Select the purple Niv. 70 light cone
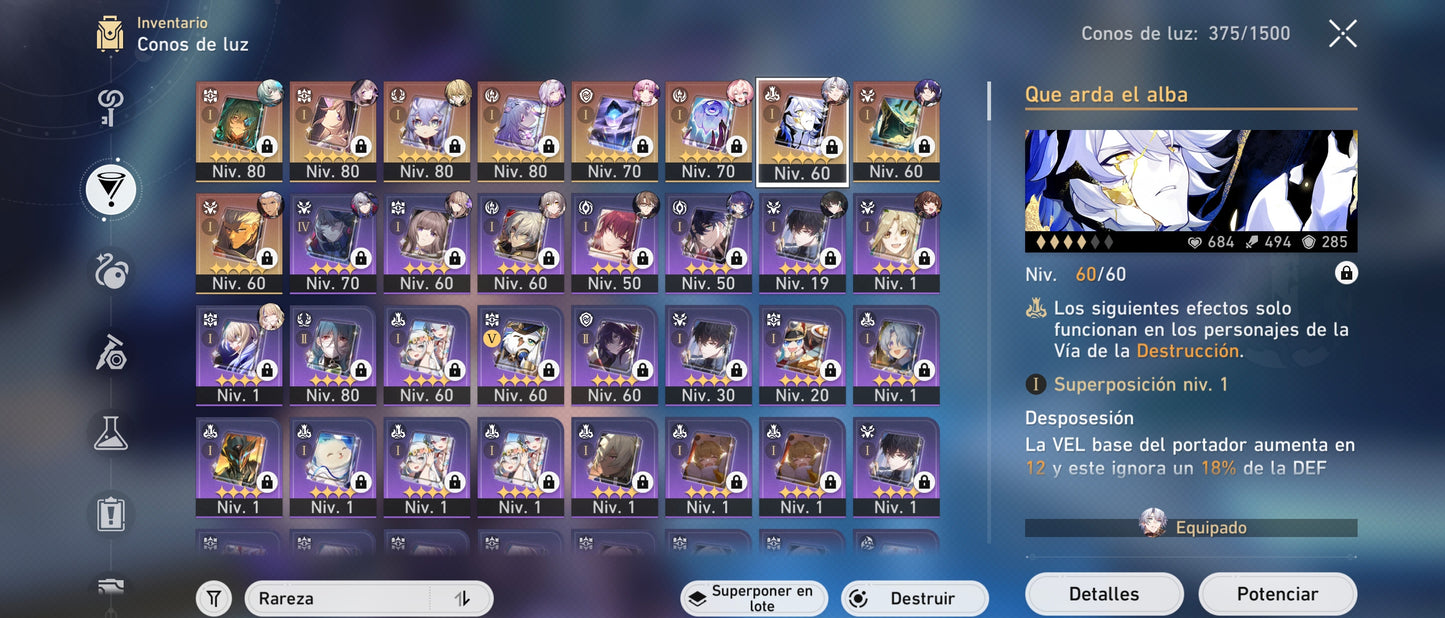The height and width of the screenshot is (618, 1445). click(332, 242)
